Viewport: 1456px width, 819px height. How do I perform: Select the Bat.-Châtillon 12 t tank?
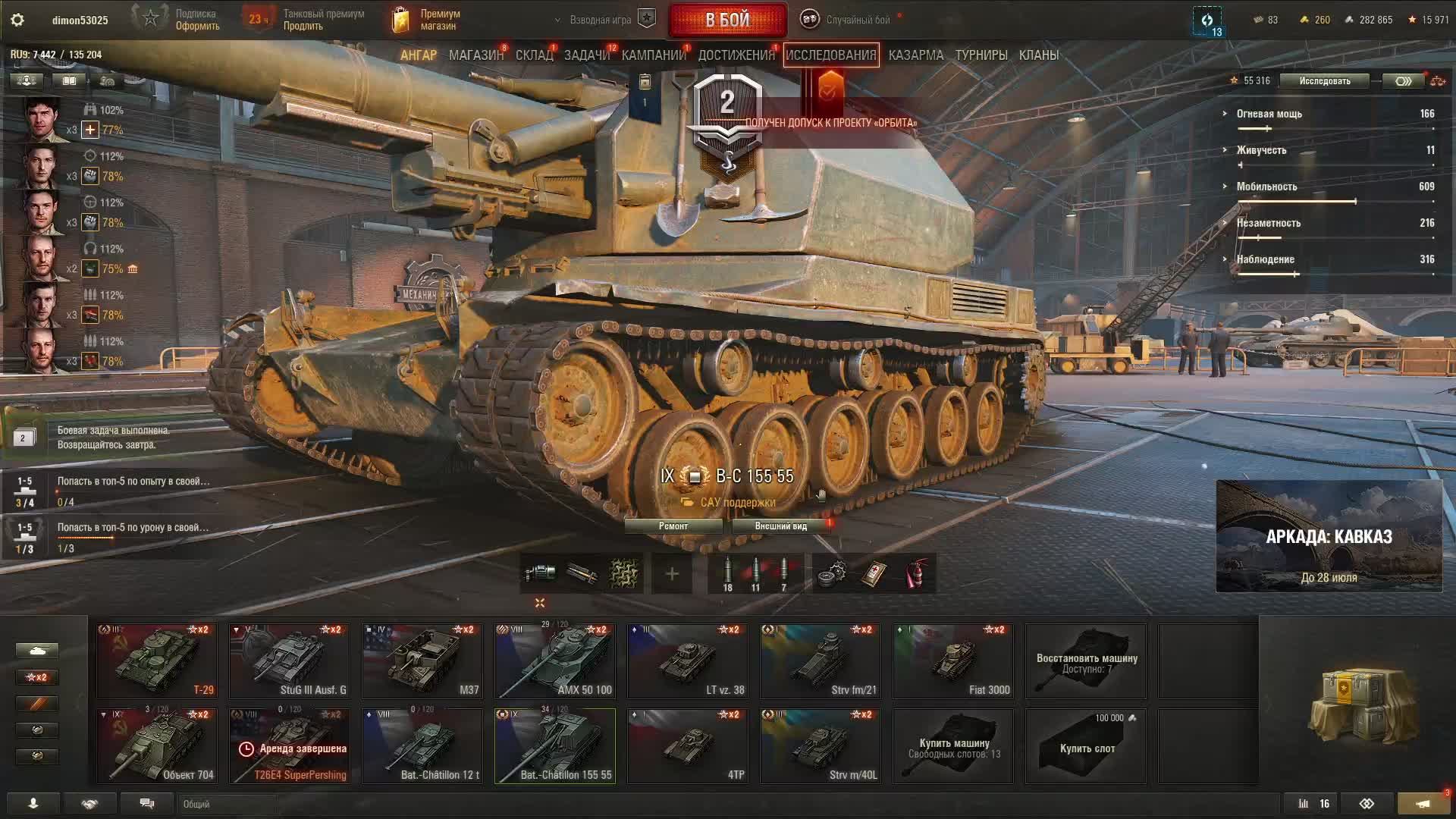coord(422,745)
